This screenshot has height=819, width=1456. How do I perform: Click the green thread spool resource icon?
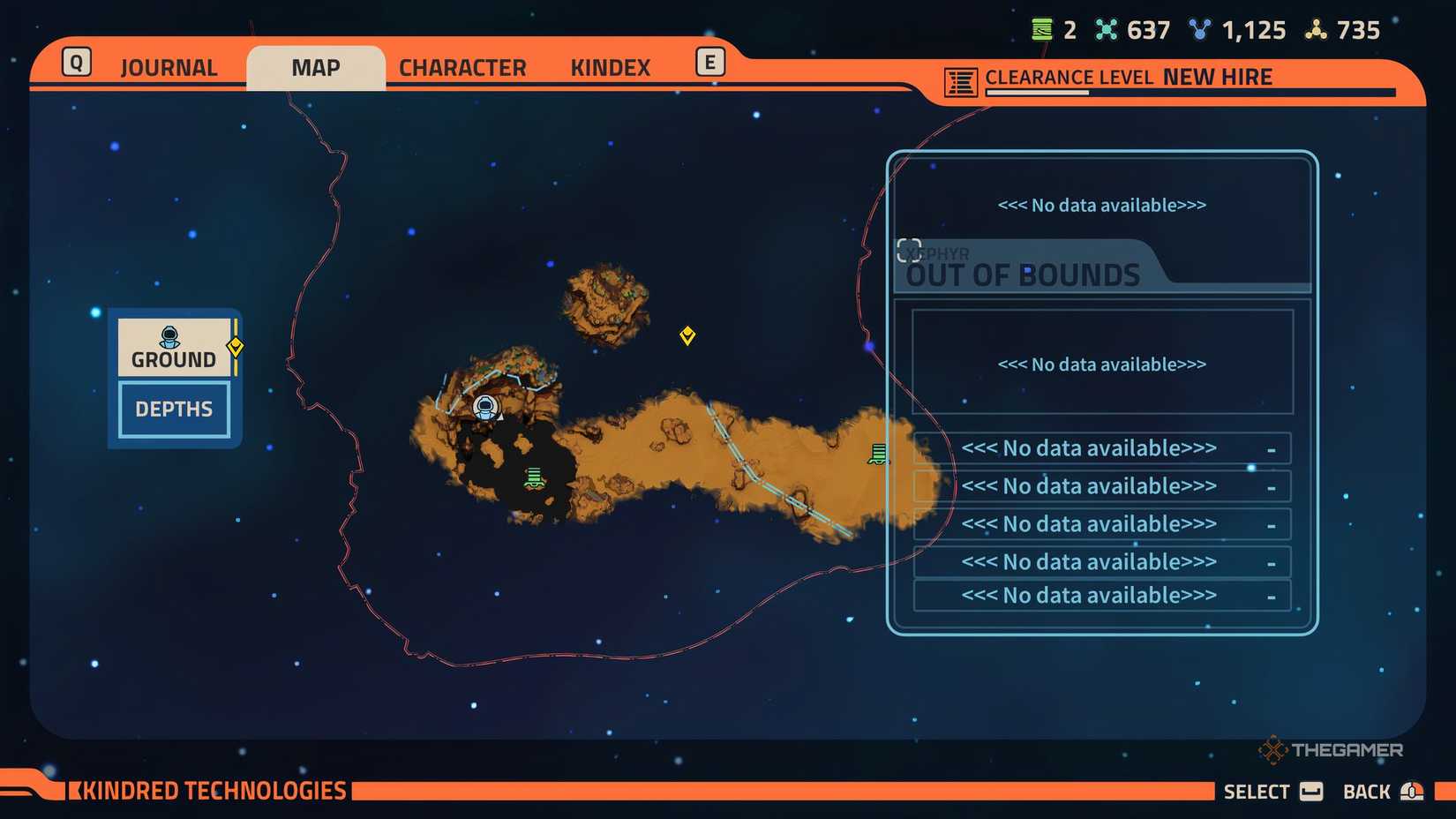click(x=1041, y=29)
